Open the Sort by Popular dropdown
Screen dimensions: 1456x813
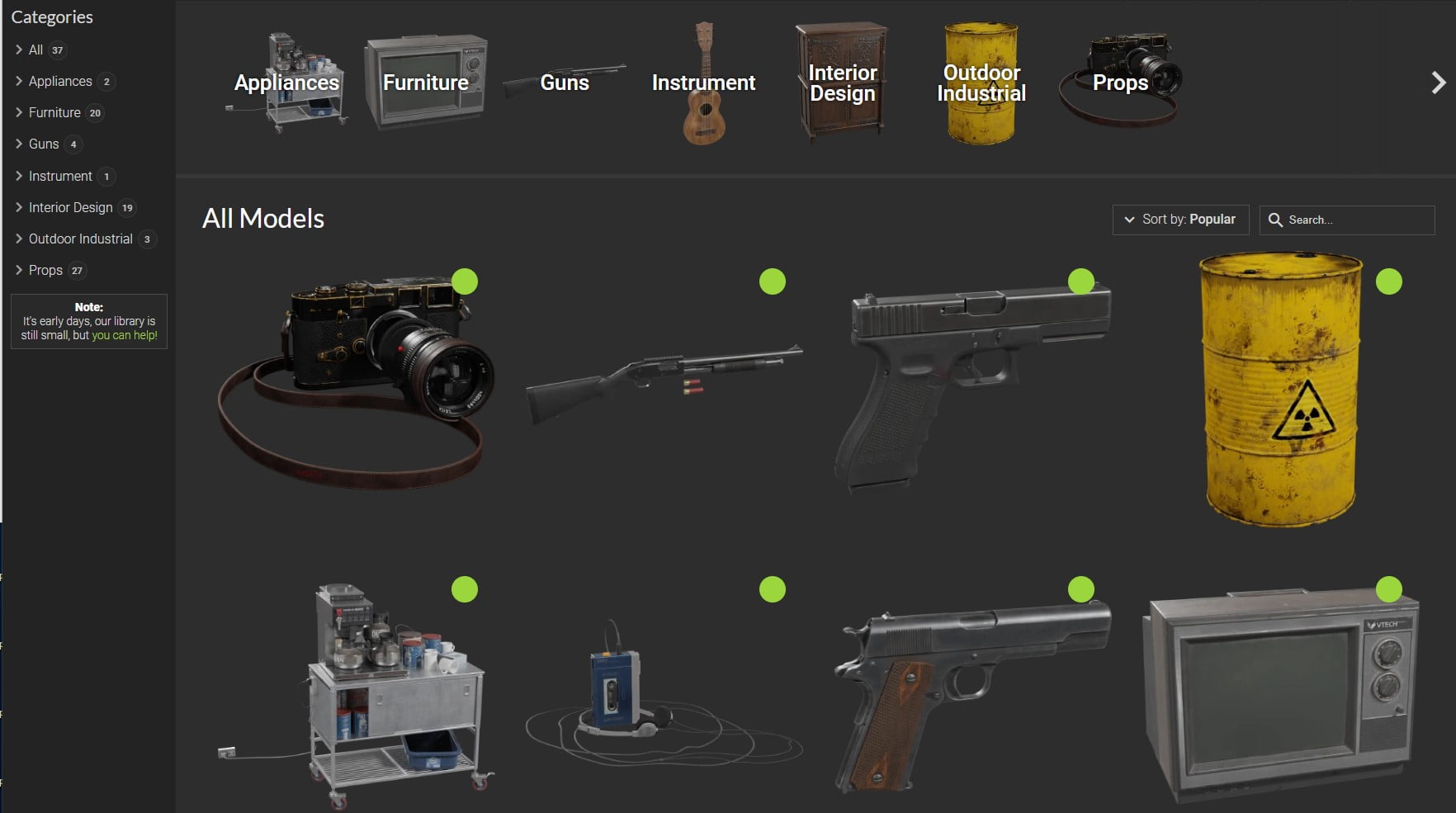[1180, 220]
